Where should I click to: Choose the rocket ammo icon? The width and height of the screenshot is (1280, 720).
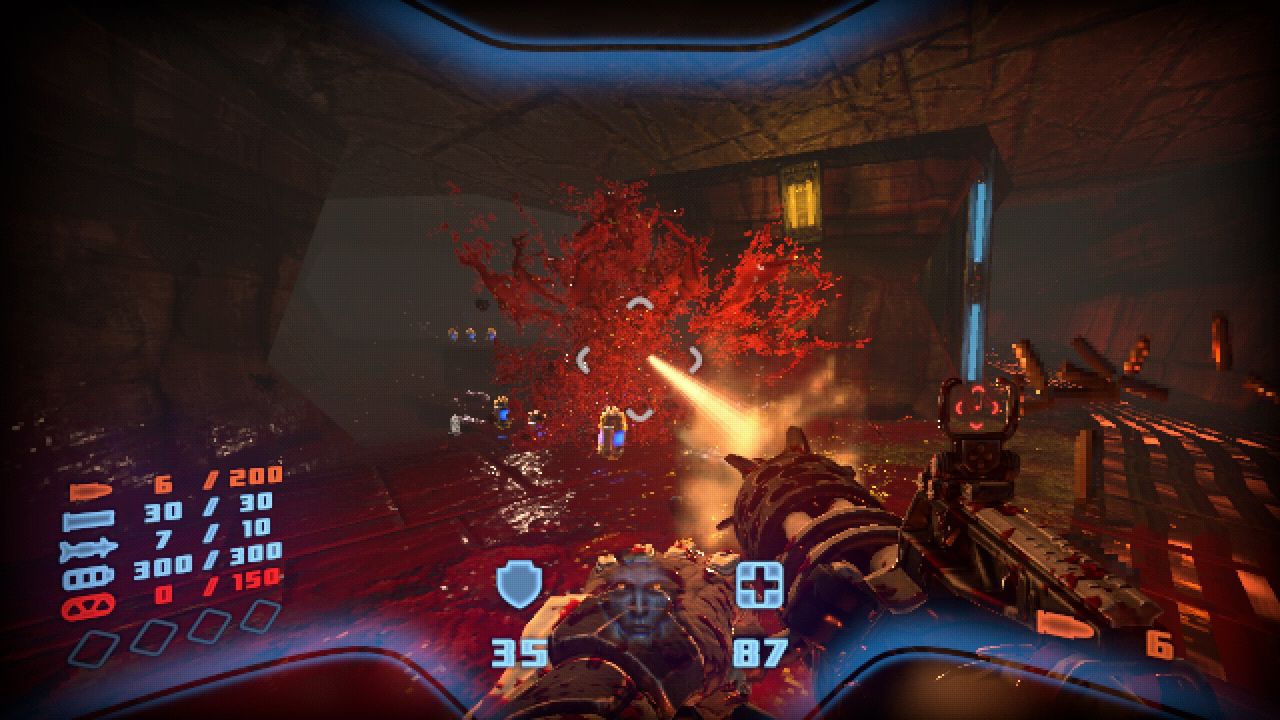click(x=88, y=549)
